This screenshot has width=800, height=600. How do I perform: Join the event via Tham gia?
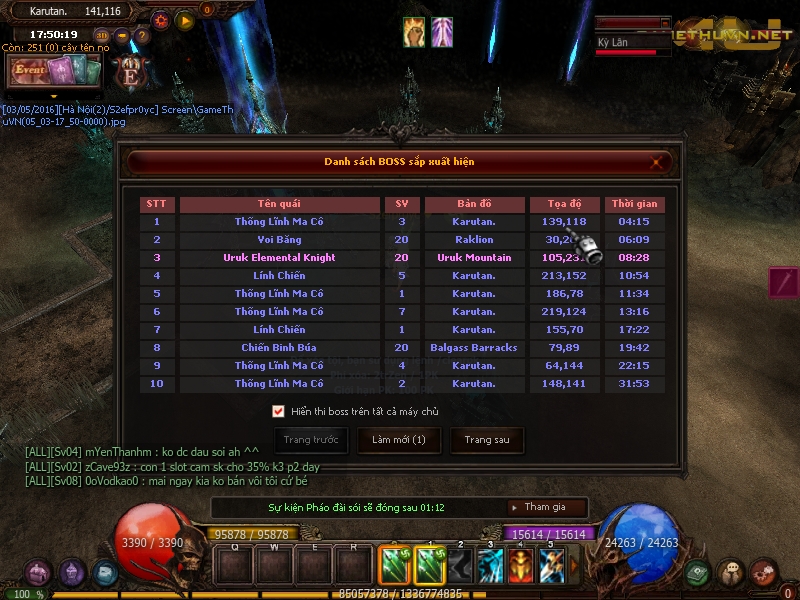(x=546, y=507)
